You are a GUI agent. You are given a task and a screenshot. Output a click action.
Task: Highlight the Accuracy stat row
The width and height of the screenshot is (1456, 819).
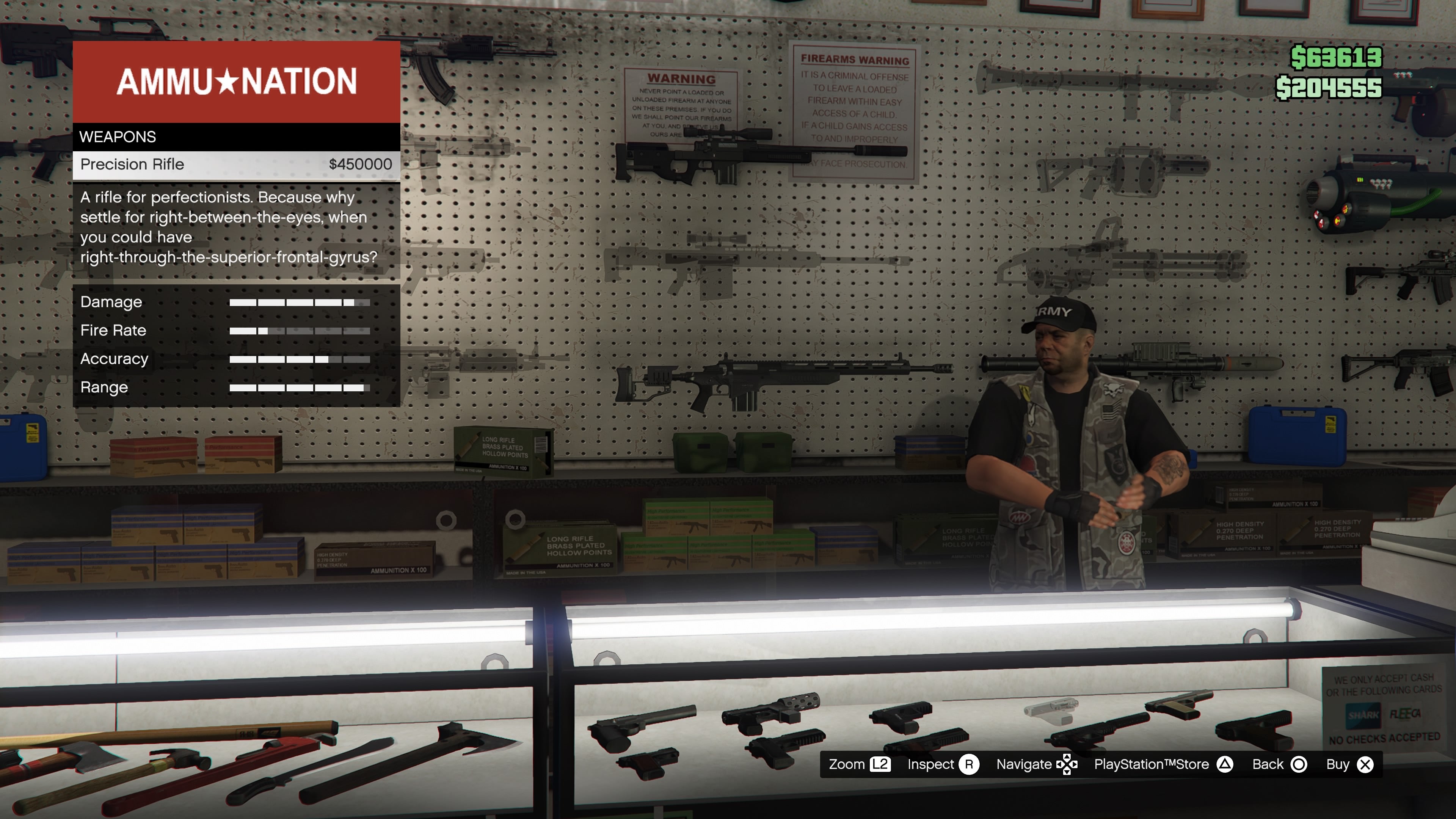226,358
